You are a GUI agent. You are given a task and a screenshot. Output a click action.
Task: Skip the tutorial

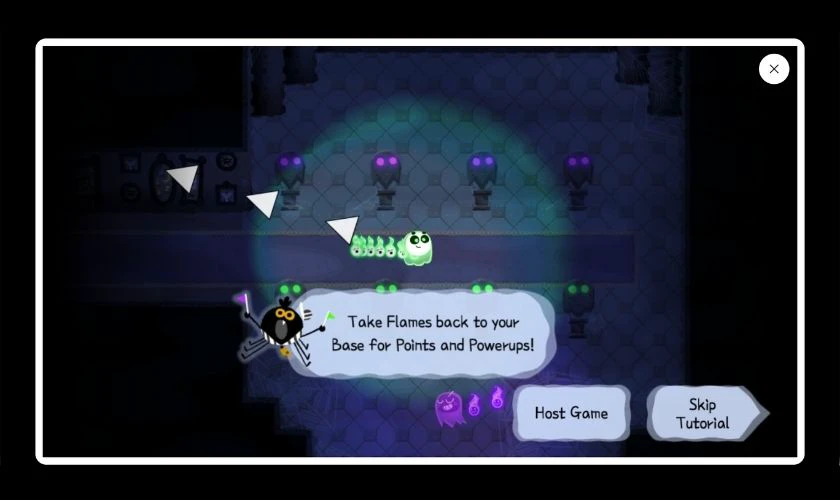(x=704, y=414)
